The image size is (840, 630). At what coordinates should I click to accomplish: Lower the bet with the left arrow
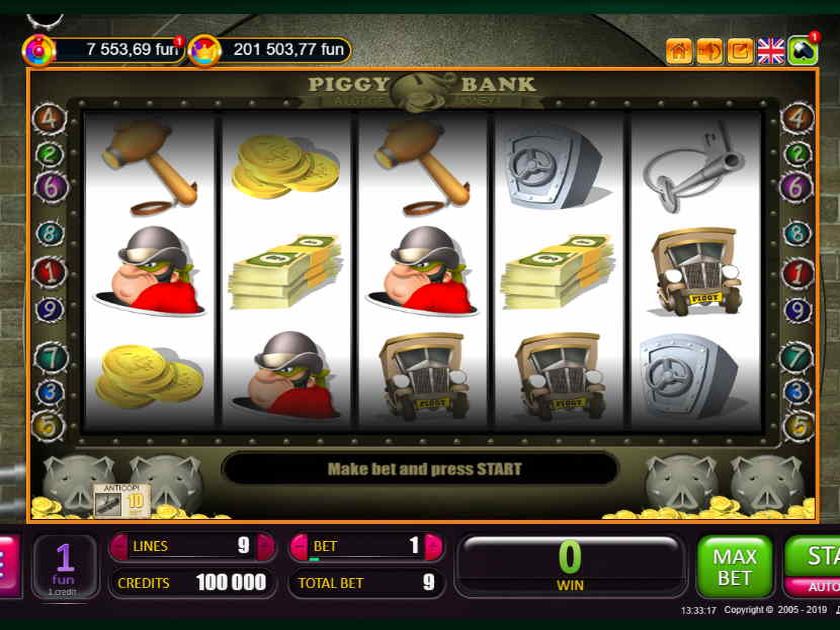[x=299, y=546]
